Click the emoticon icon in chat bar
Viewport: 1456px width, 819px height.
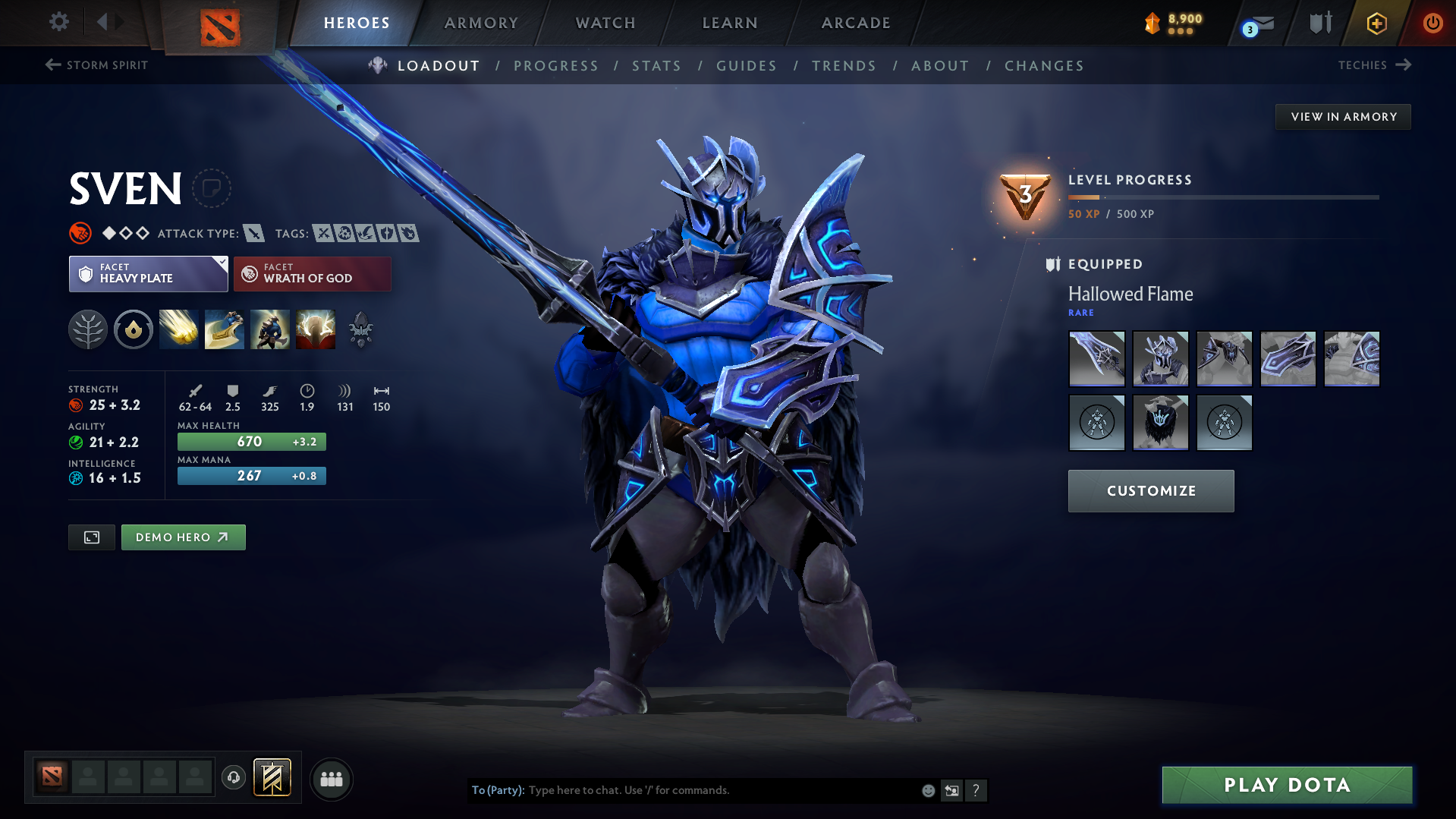pos(927,790)
